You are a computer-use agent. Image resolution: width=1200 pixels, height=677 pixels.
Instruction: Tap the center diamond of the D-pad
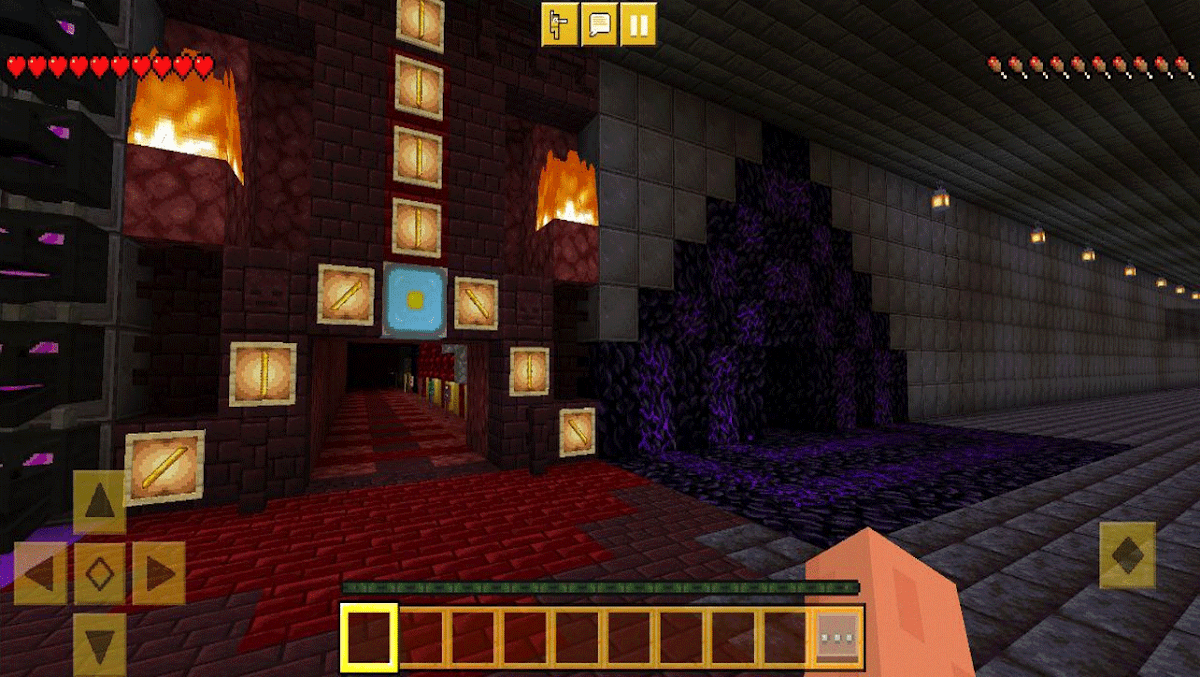(x=100, y=573)
